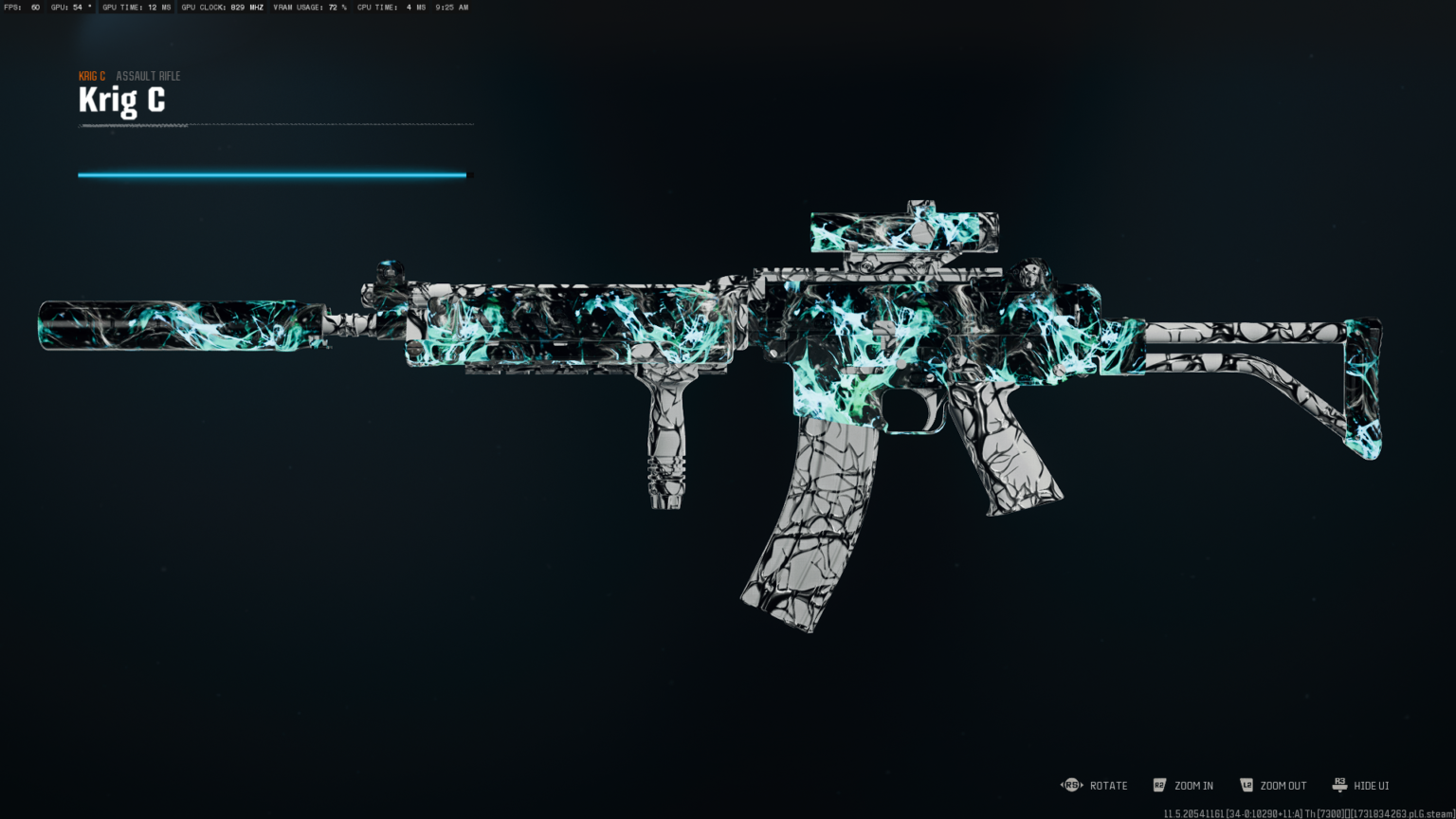Activate ZOOM OUT on the weapon preview
Screen dimensions: 1456x819
(1282, 785)
